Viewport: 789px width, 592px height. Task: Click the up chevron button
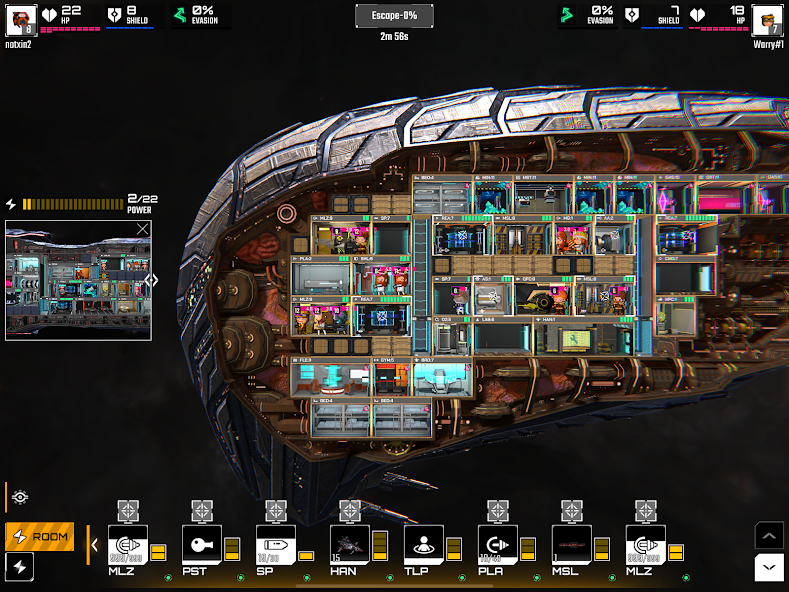tap(768, 536)
